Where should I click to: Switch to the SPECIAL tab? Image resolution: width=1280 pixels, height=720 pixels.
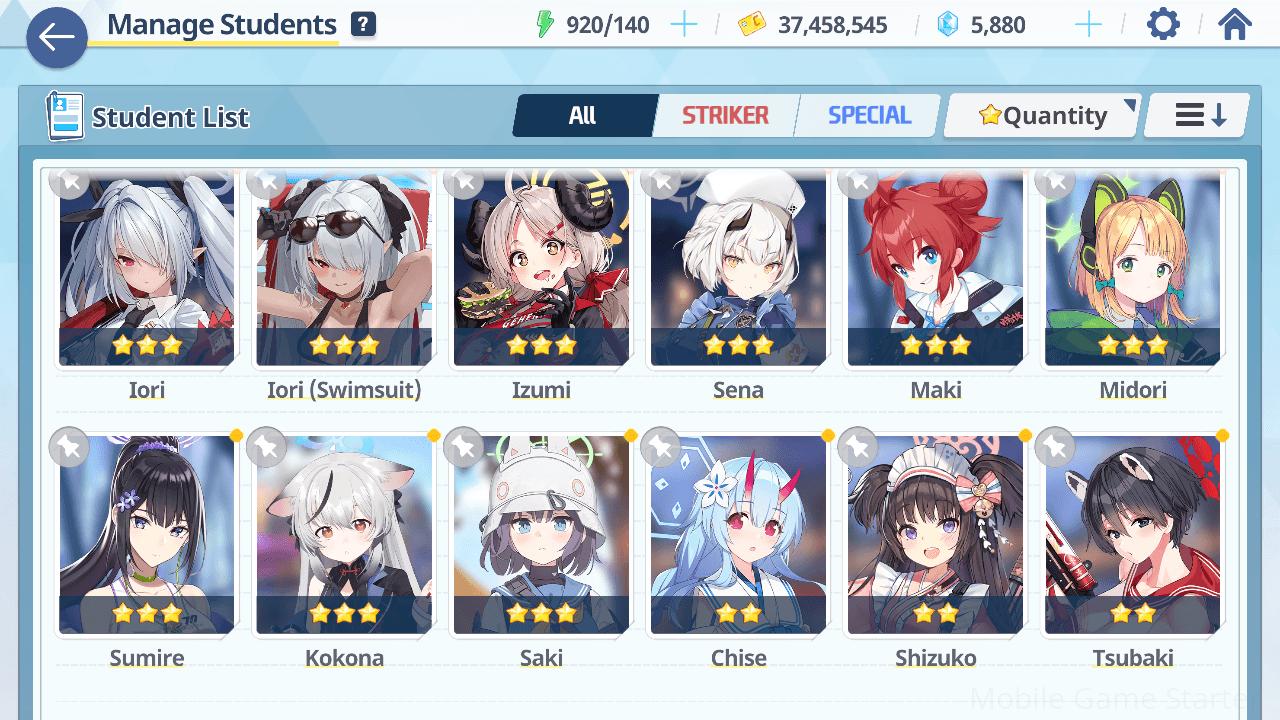point(869,116)
